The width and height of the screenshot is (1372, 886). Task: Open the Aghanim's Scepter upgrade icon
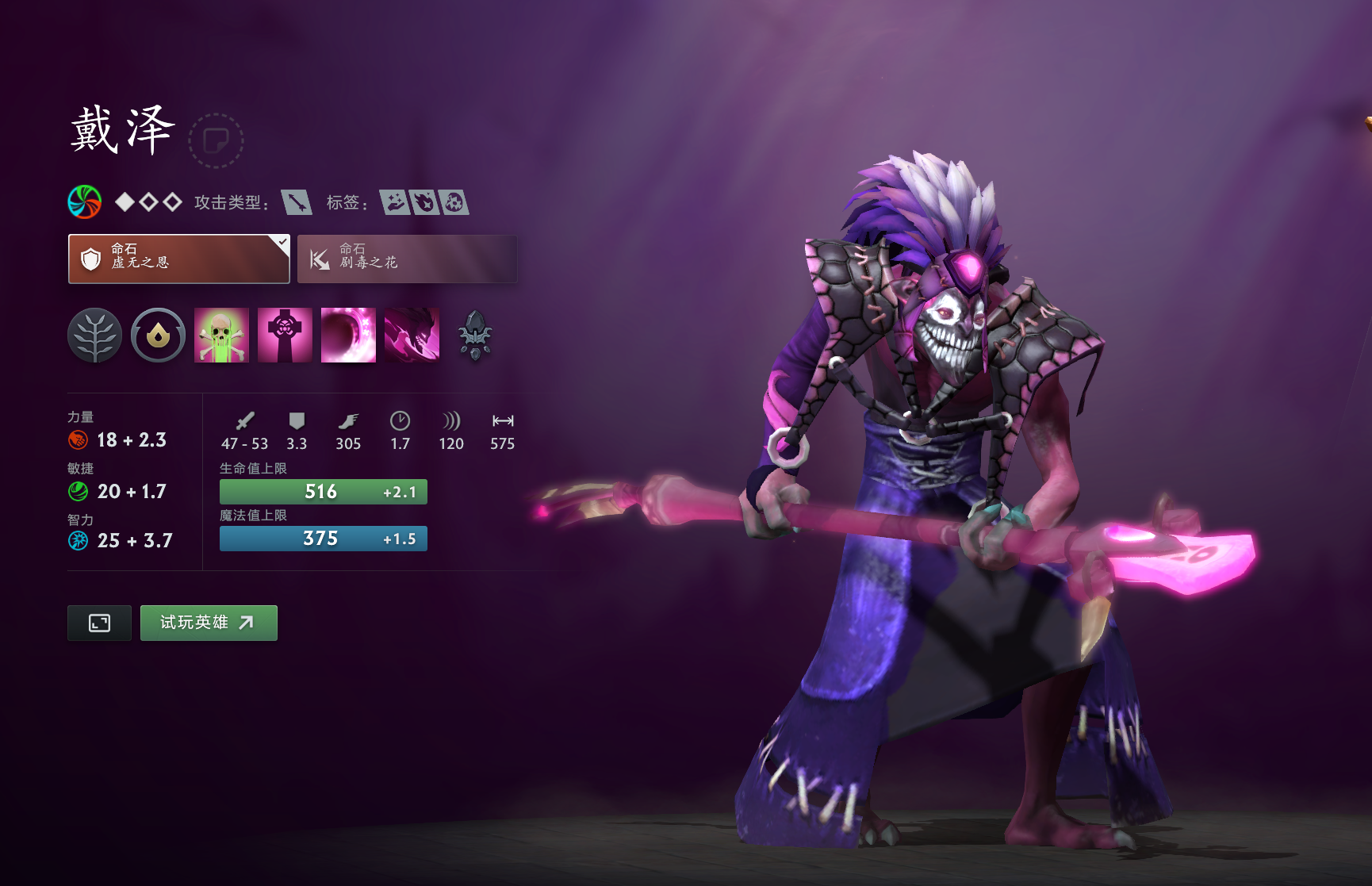tap(475, 336)
